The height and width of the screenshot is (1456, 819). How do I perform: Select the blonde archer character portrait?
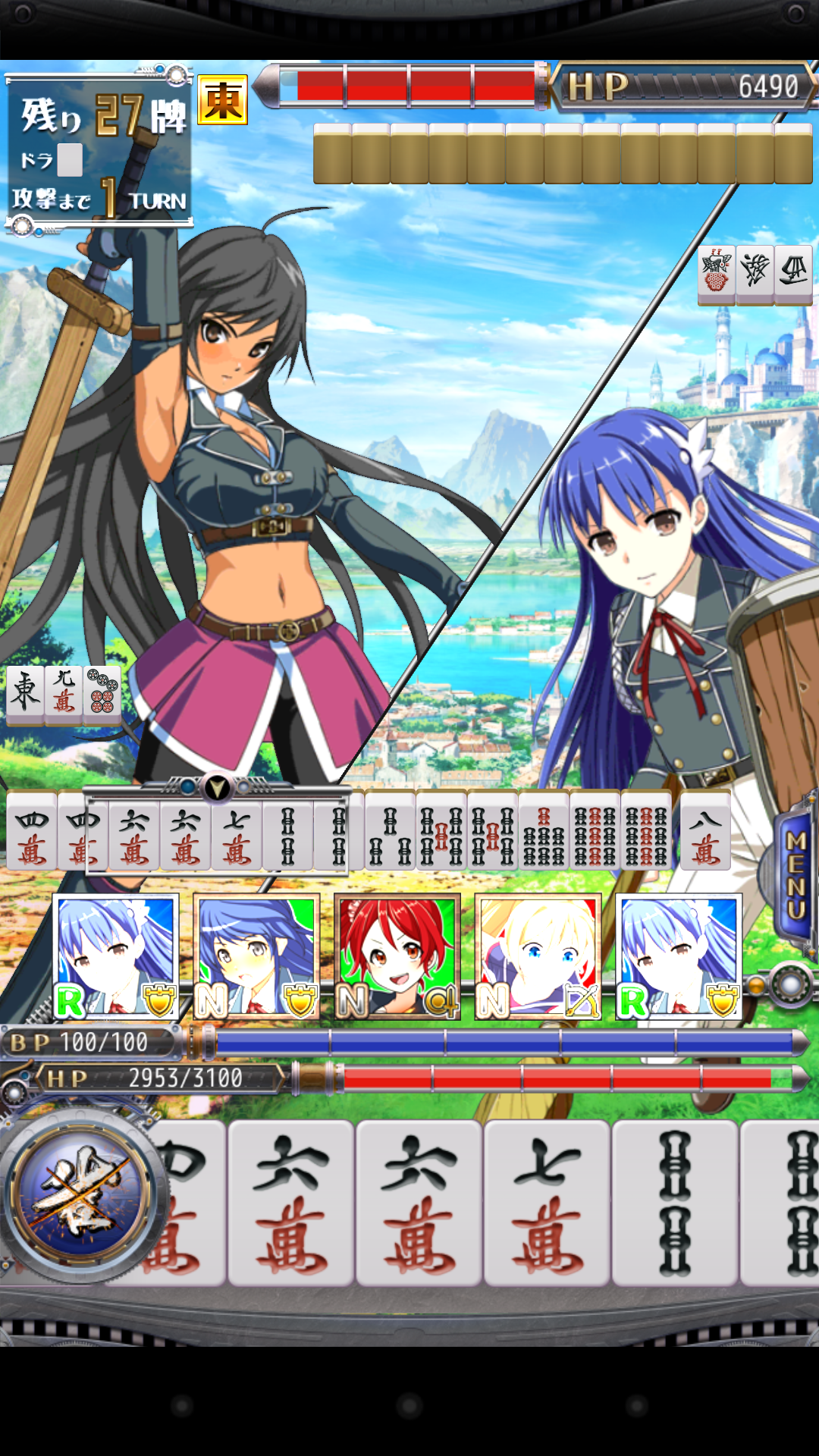pyautogui.click(x=538, y=957)
